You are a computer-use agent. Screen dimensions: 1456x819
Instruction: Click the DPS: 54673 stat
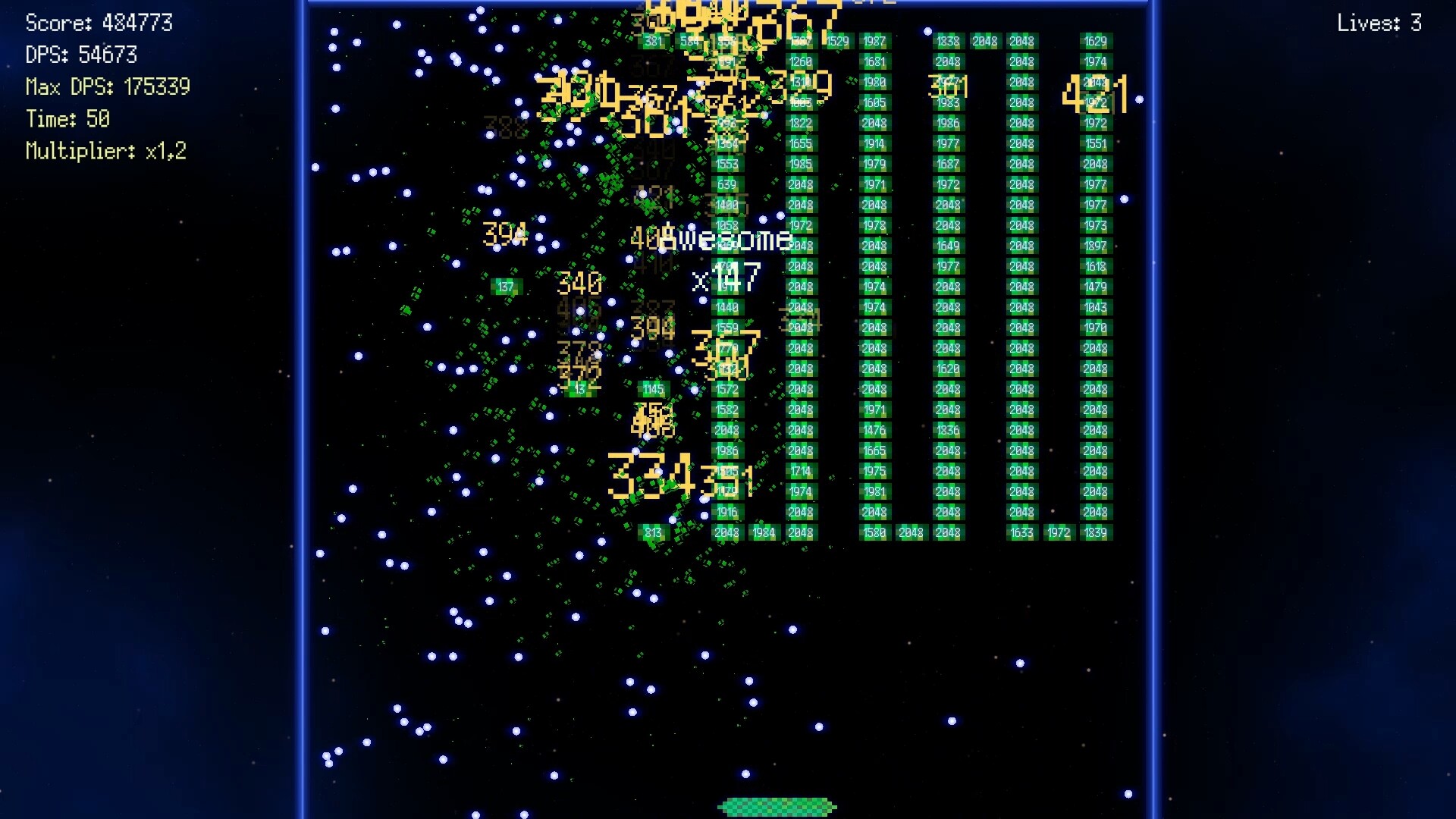83,55
